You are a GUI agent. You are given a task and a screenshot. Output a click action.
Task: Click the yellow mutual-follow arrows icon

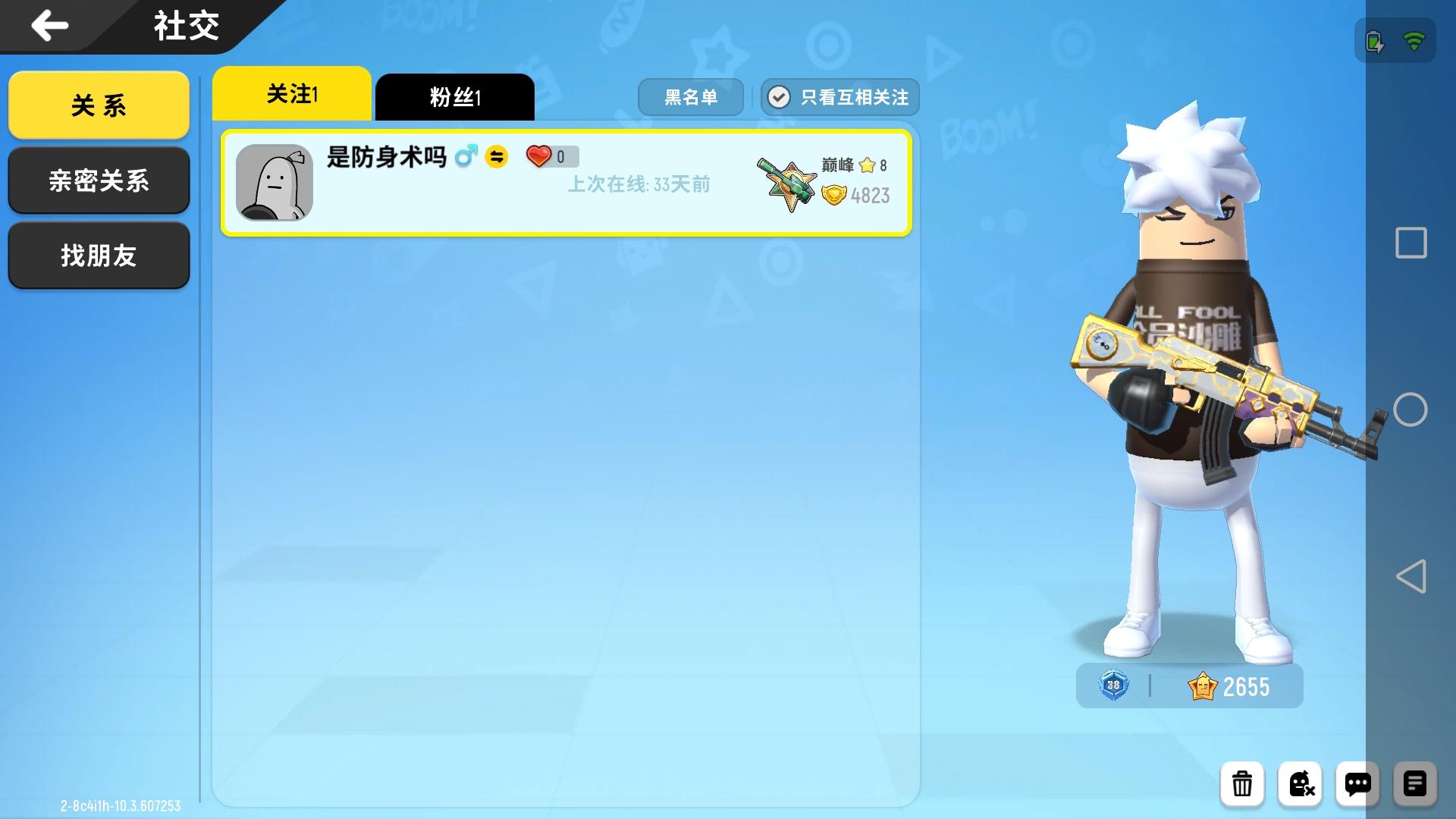click(498, 157)
